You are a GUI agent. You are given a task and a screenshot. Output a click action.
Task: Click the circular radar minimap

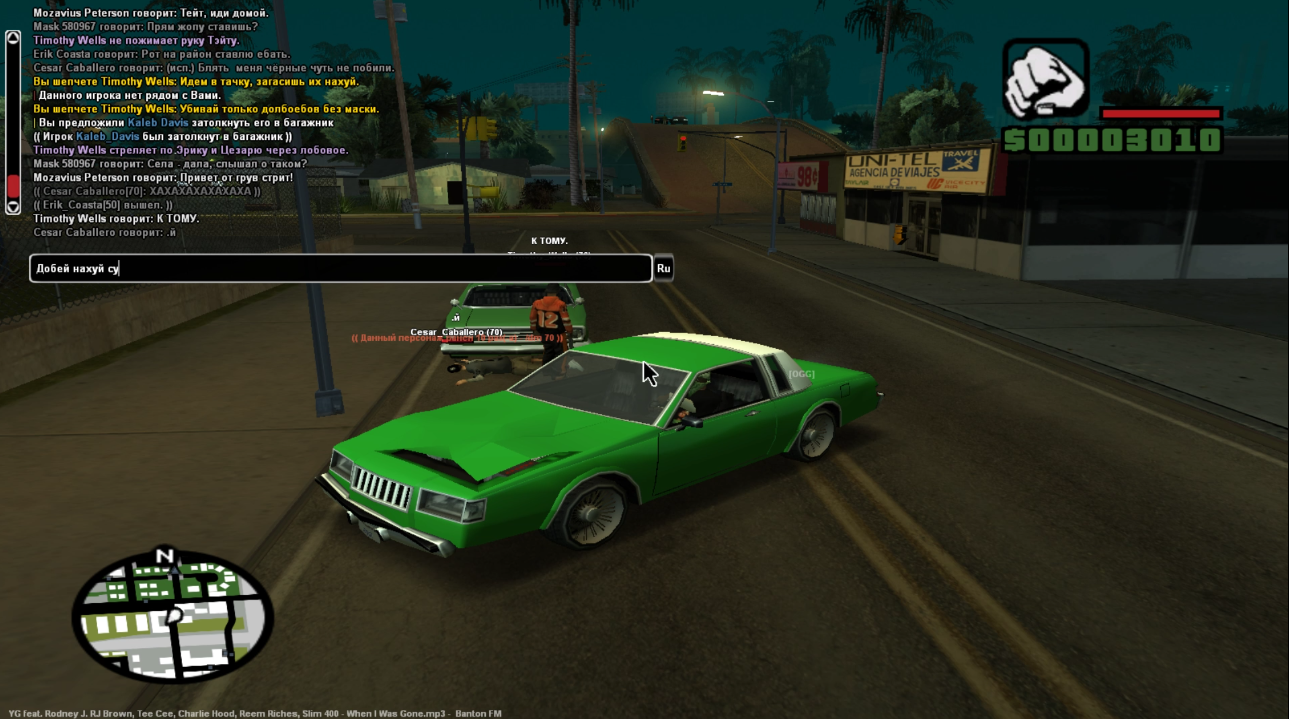point(173,617)
